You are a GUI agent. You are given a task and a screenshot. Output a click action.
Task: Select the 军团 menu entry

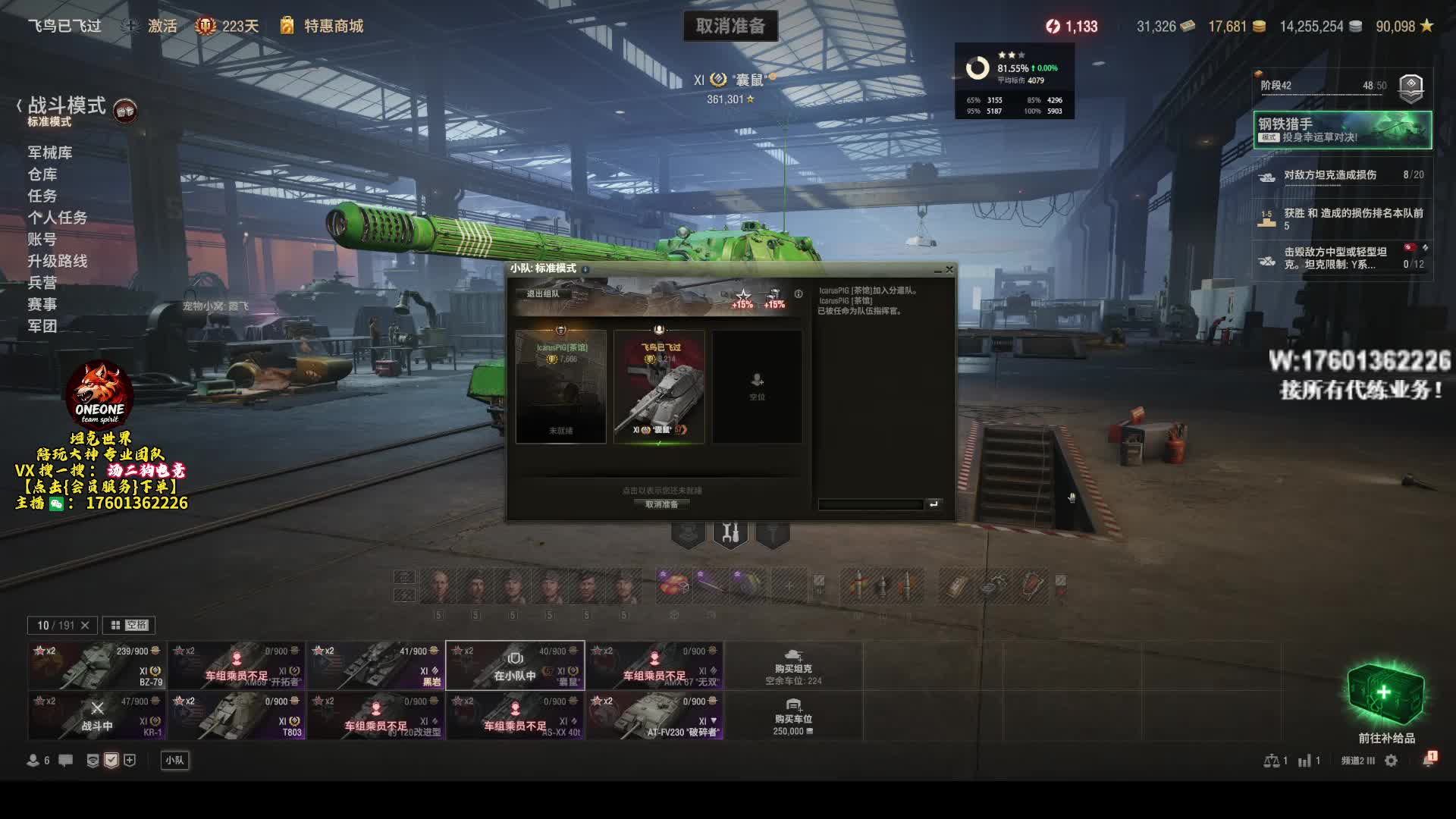42,326
